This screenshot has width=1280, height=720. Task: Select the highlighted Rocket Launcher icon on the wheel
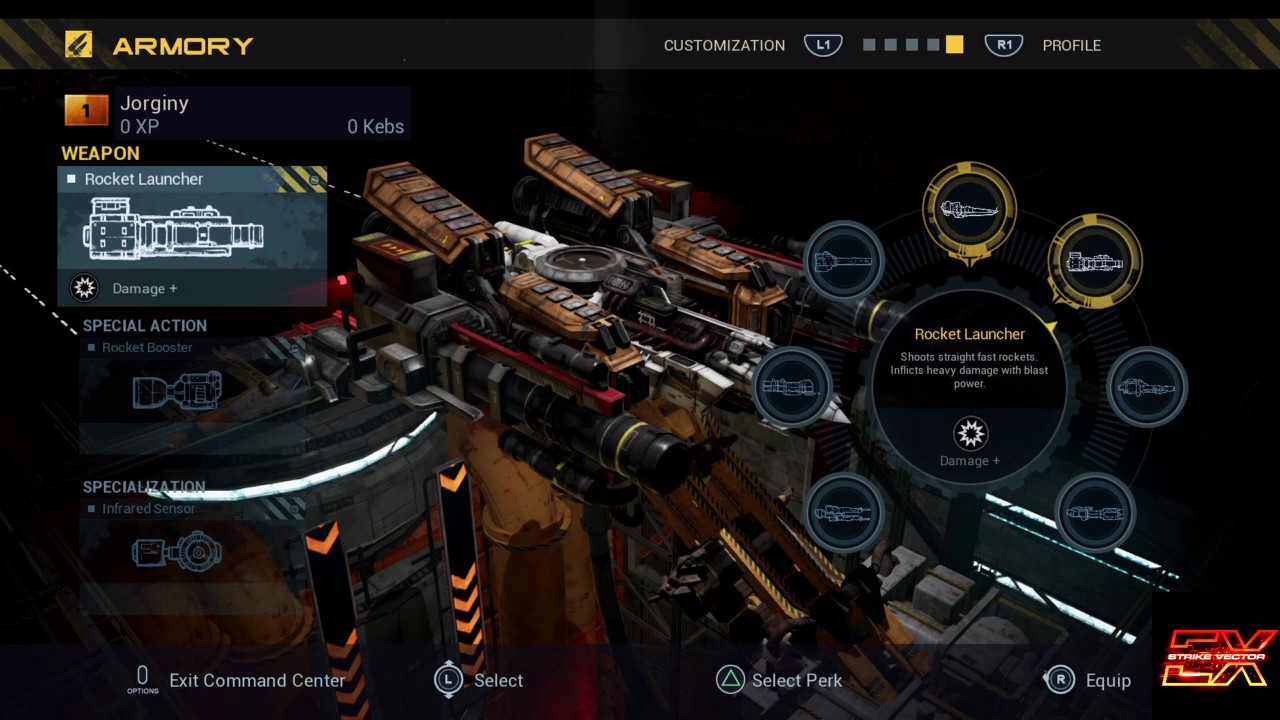click(1094, 261)
